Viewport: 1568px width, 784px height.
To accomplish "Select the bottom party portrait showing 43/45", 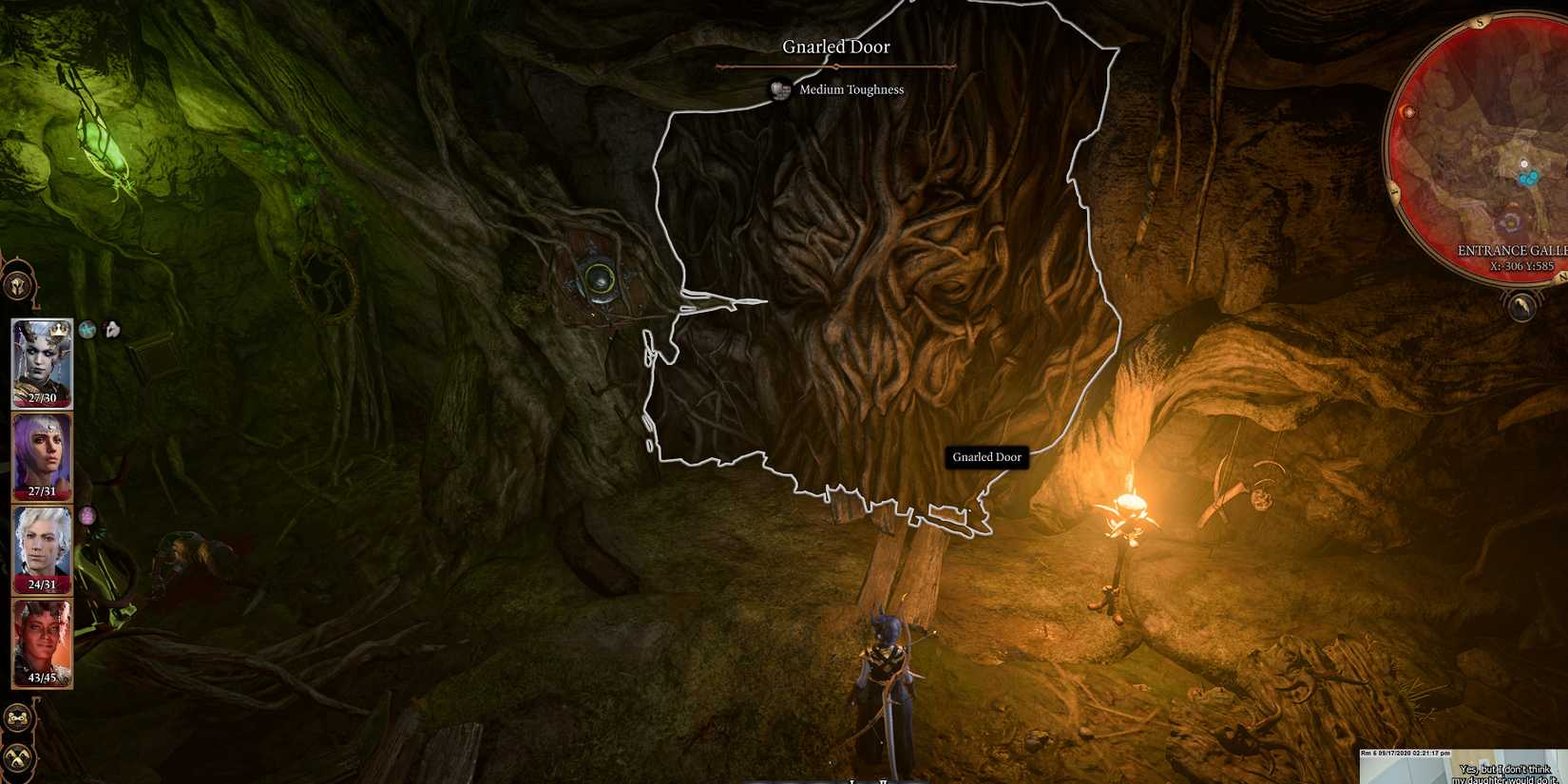I will coord(44,637).
